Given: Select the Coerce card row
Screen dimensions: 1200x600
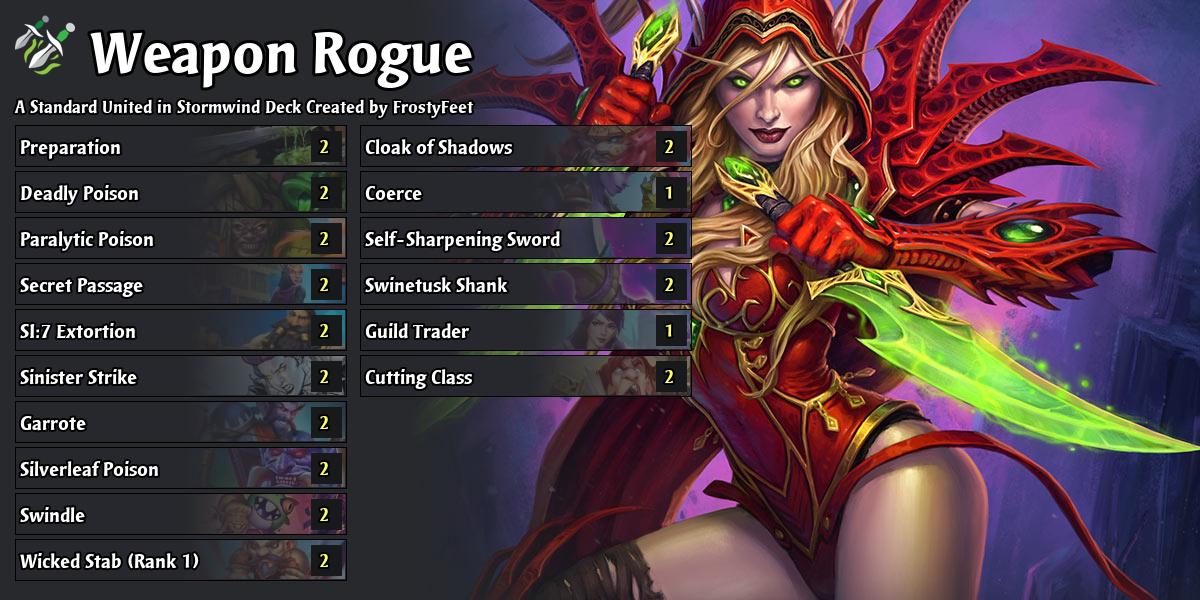Looking at the screenshot, I should pyautogui.click(x=525, y=193).
